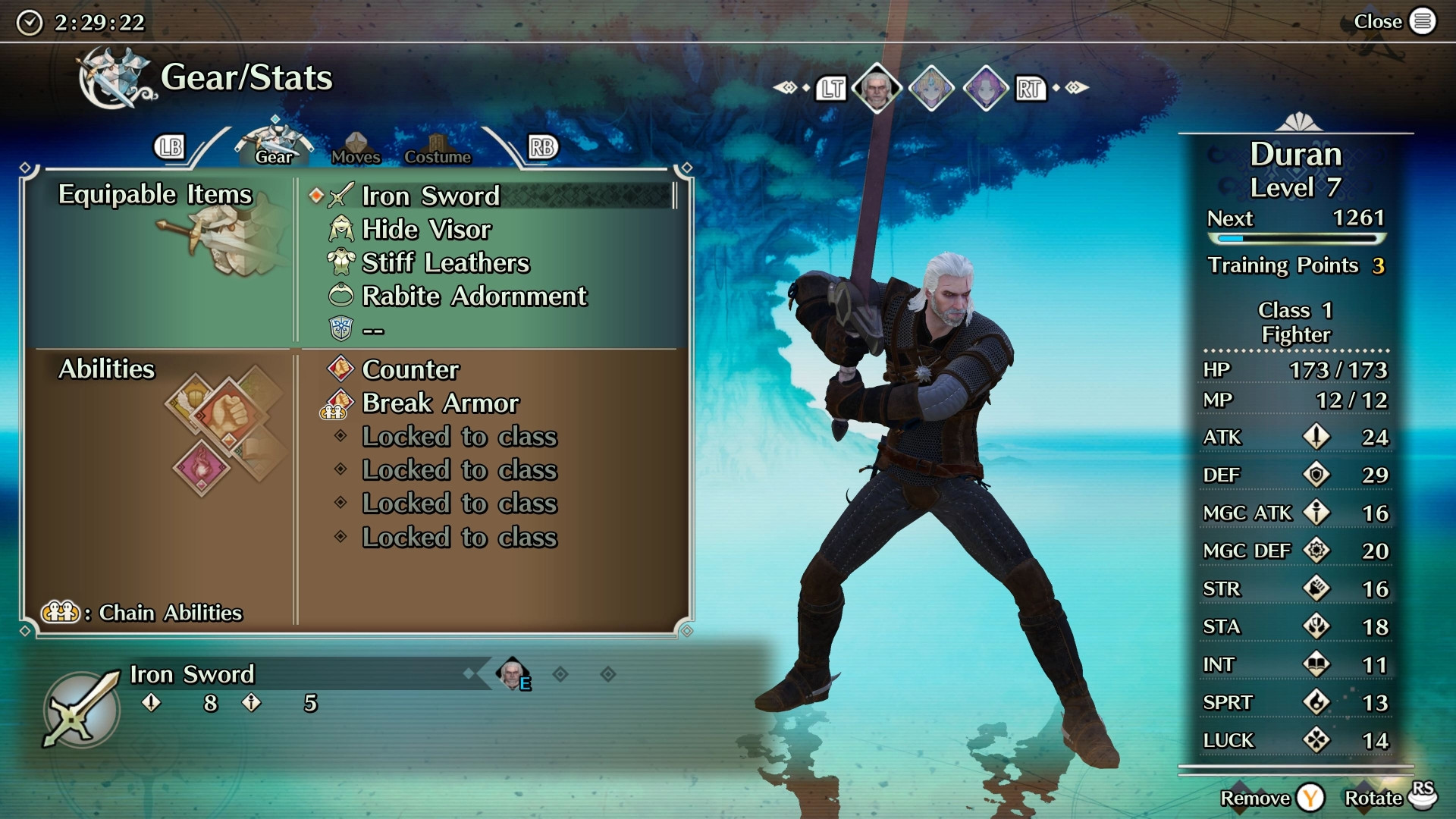
Task: Select Duran's portrait at the top
Action: [x=878, y=86]
